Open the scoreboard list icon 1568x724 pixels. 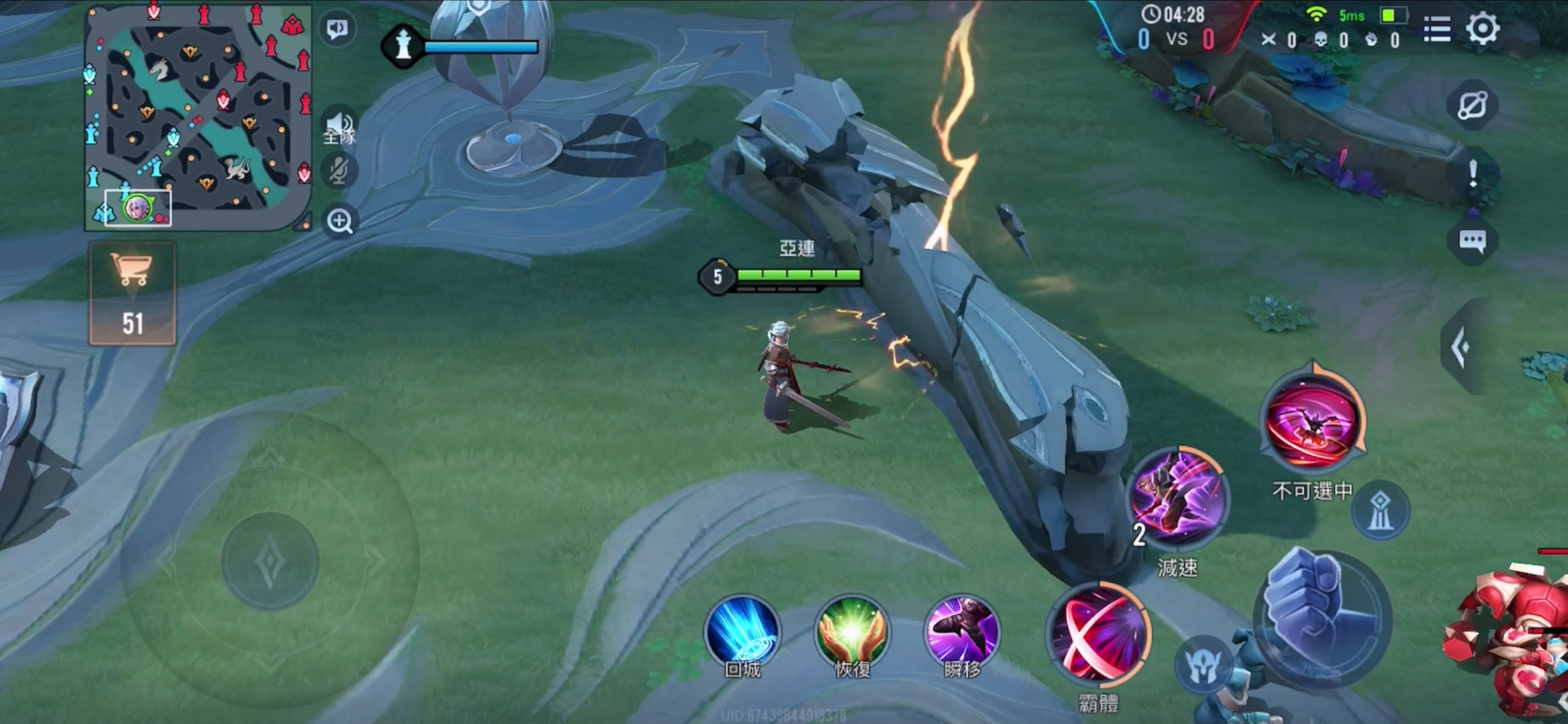click(x=1437, y=29)
